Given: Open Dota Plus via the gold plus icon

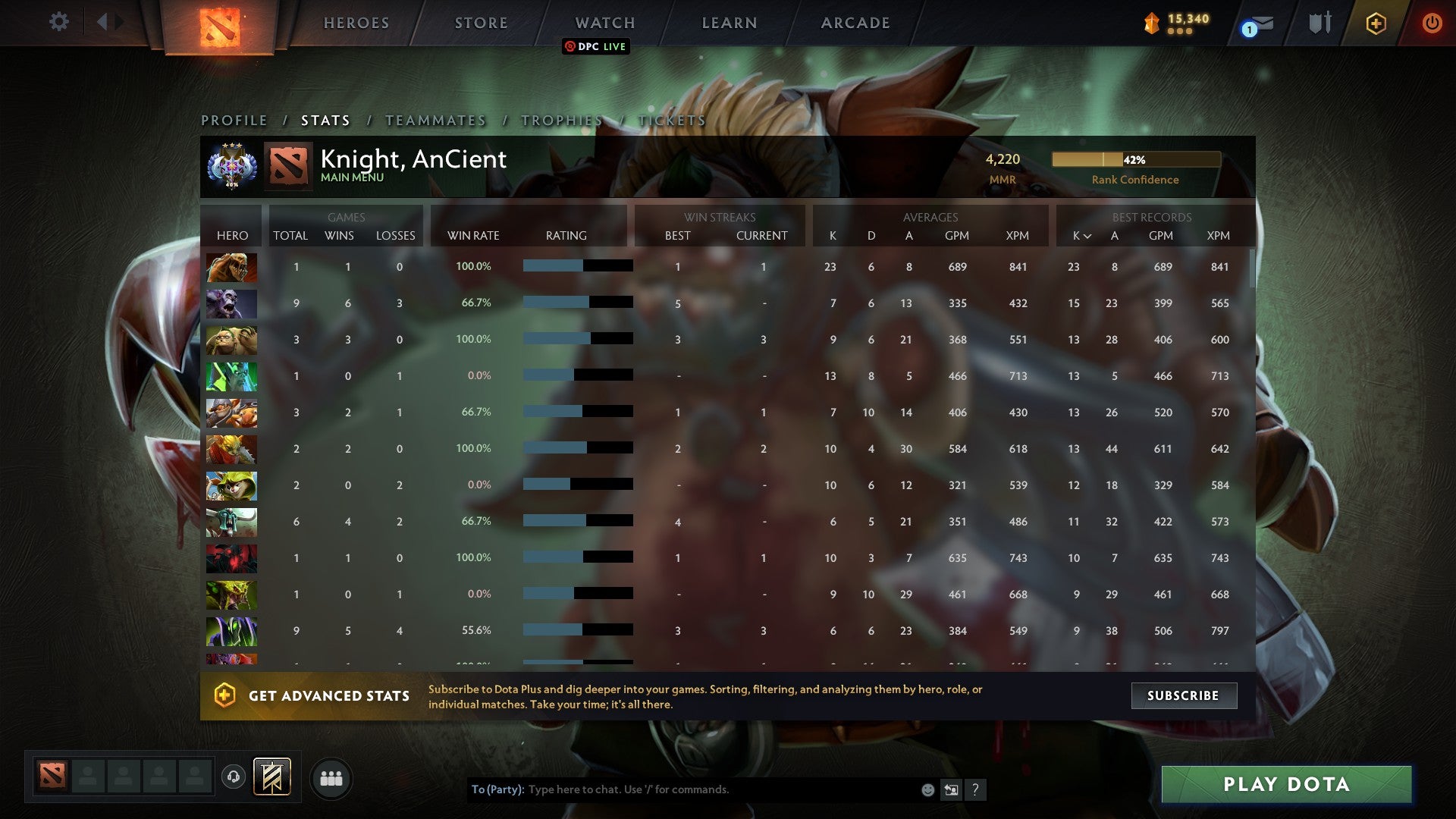Looking at the screenshot, I should coord(1377,23).
